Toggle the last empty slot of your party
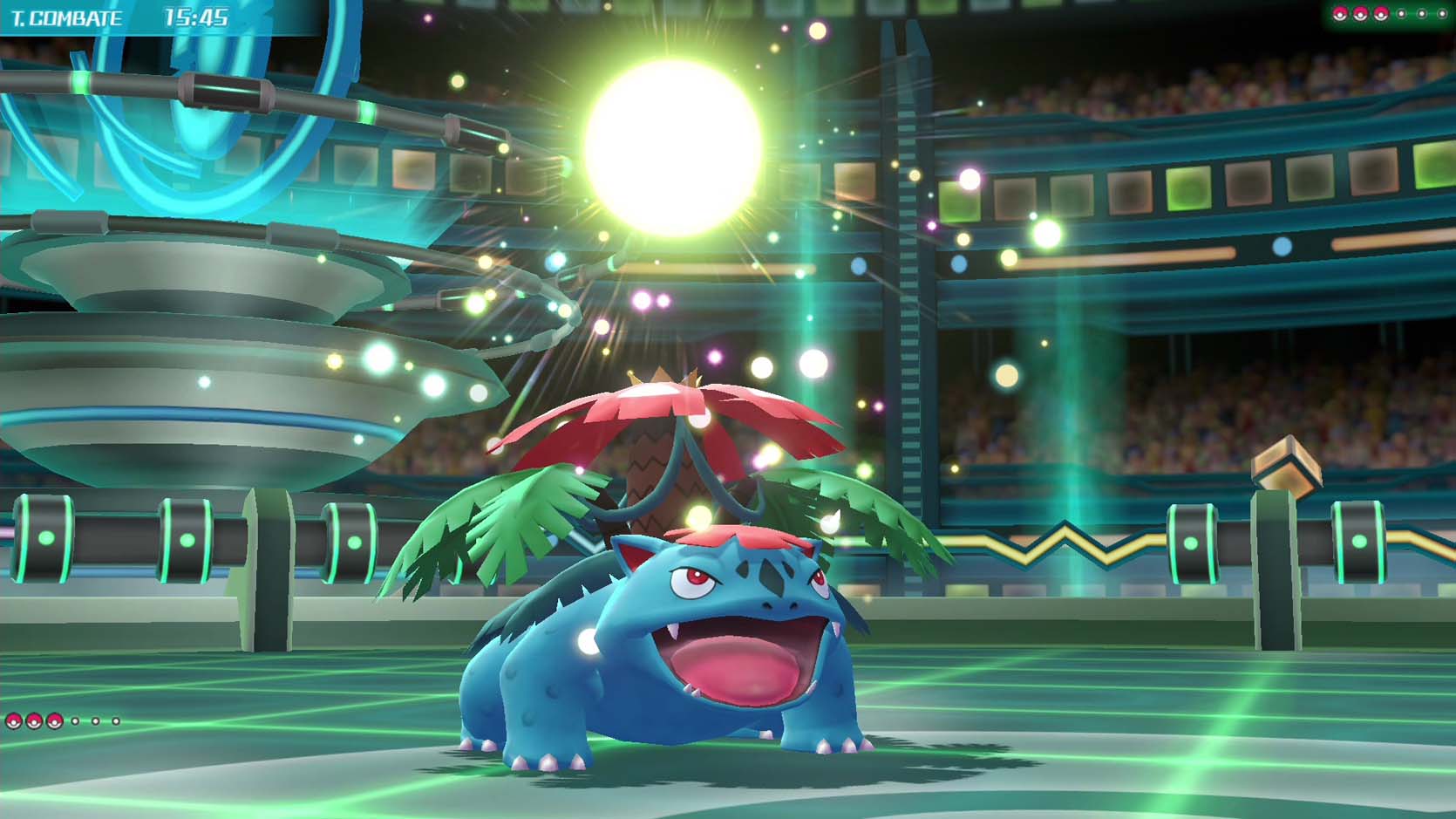This screenshot has height=819, width=1456. tap(116, 721)
